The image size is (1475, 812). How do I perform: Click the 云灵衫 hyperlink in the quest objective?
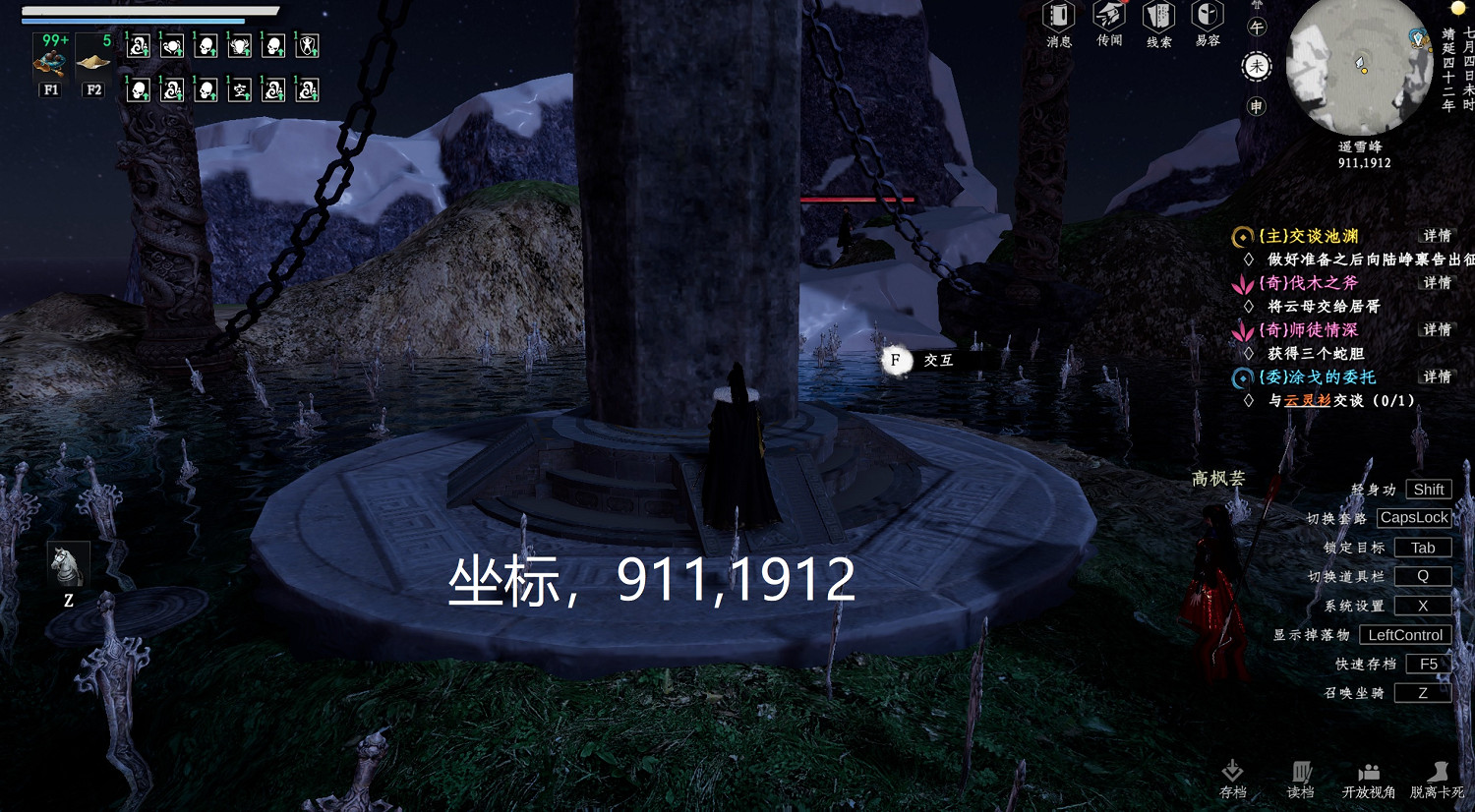click(1308, 401)
